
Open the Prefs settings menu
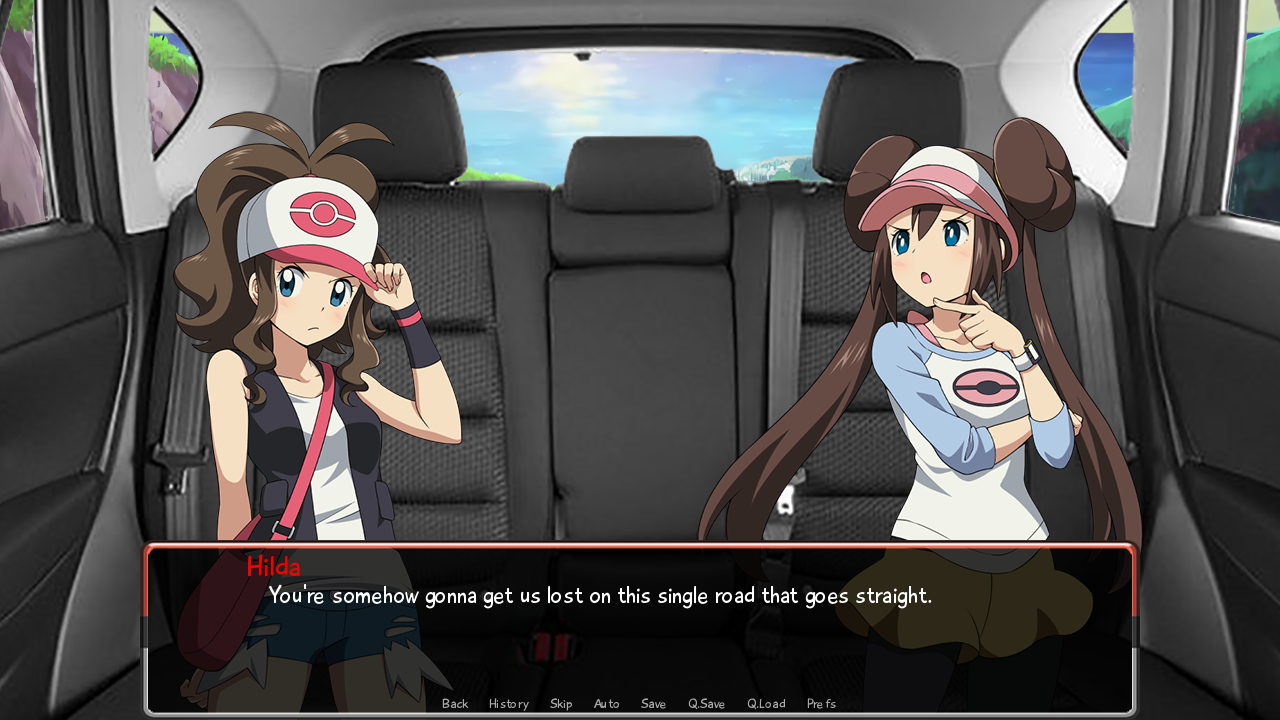[821, 703]
